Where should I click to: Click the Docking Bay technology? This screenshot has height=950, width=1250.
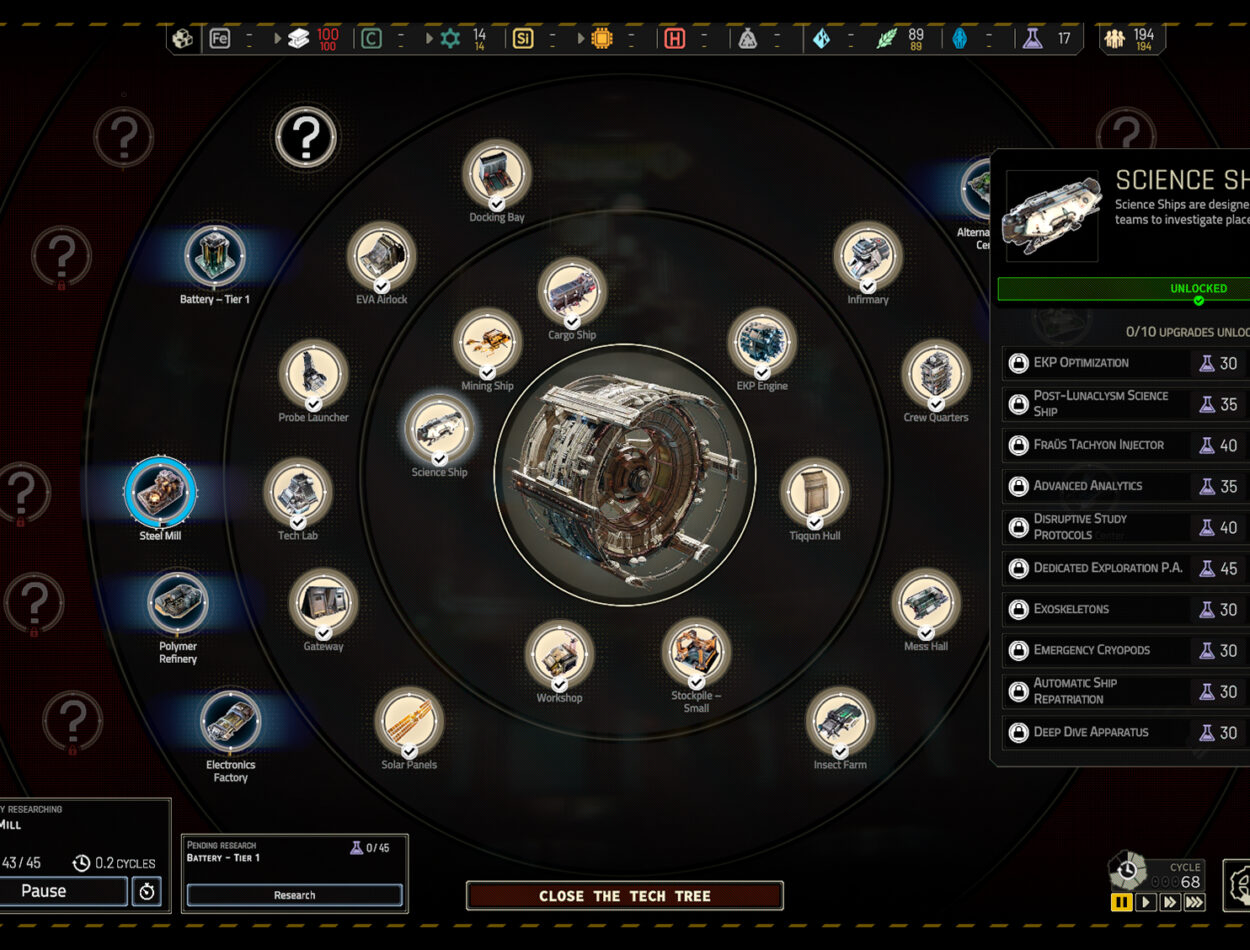click(x=496, y=174)
